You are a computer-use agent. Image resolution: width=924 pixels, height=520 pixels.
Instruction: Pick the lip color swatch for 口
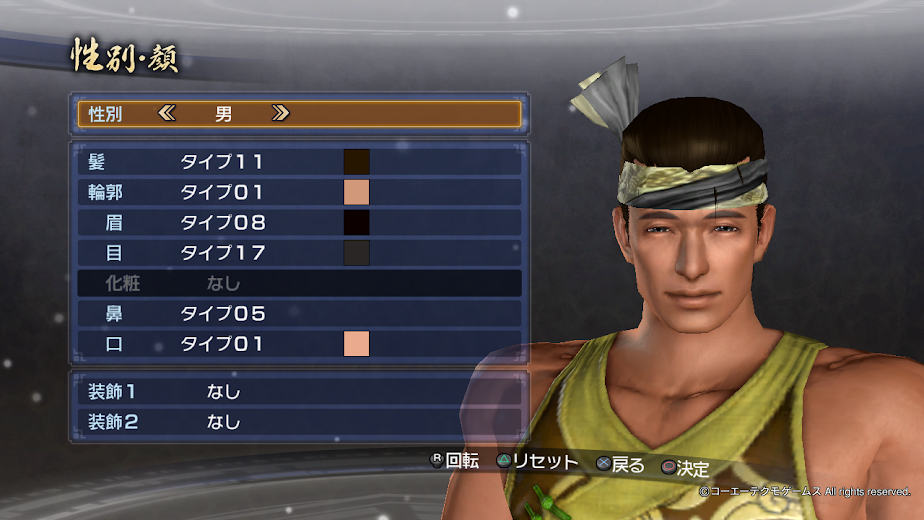click(357, 344)
